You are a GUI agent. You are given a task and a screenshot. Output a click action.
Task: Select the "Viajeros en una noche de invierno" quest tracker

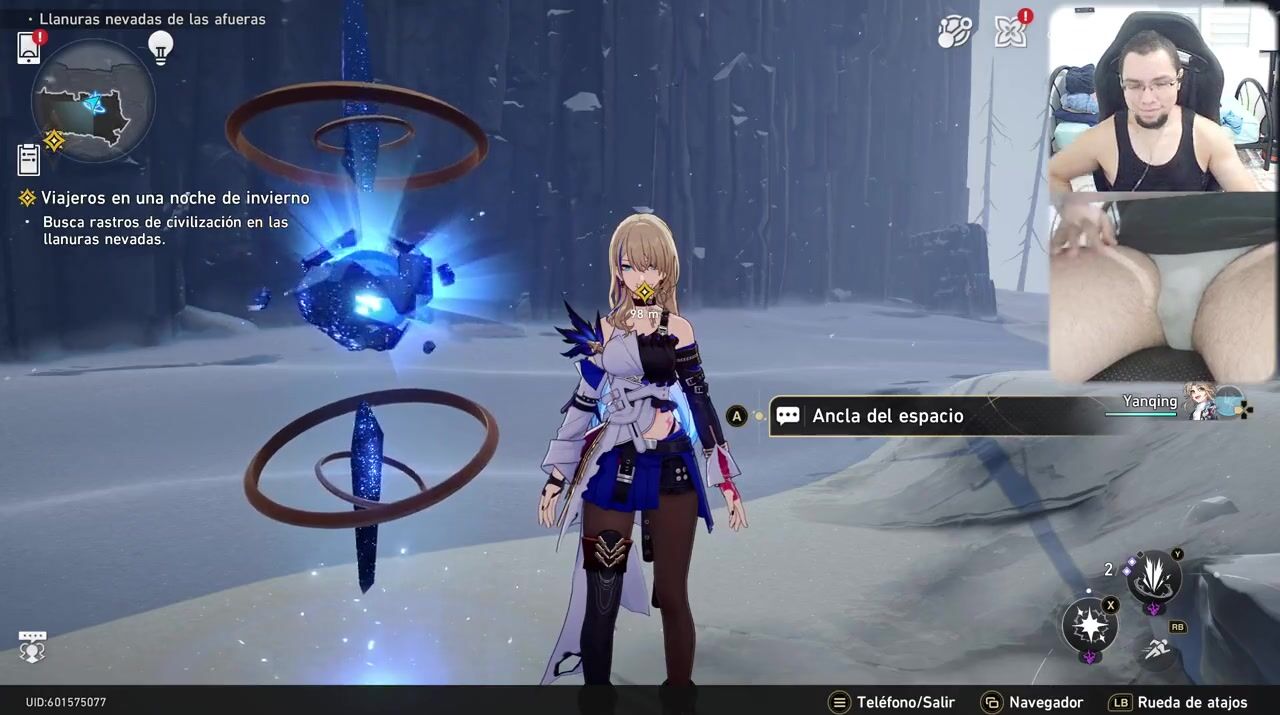(x=174, y=198)
